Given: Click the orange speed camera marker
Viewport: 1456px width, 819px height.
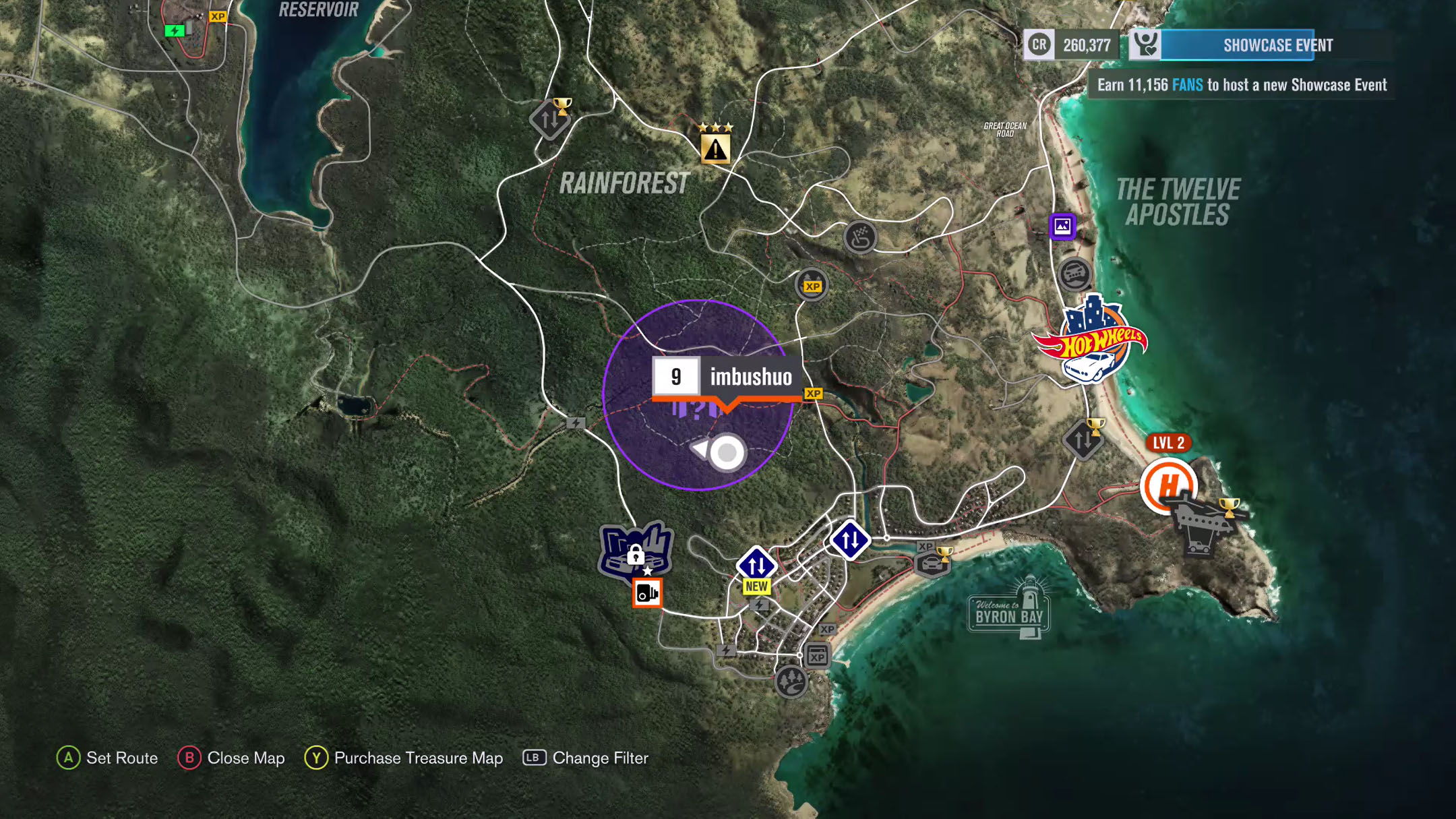Looking at the screenshot, I should (x=647, y=593).
